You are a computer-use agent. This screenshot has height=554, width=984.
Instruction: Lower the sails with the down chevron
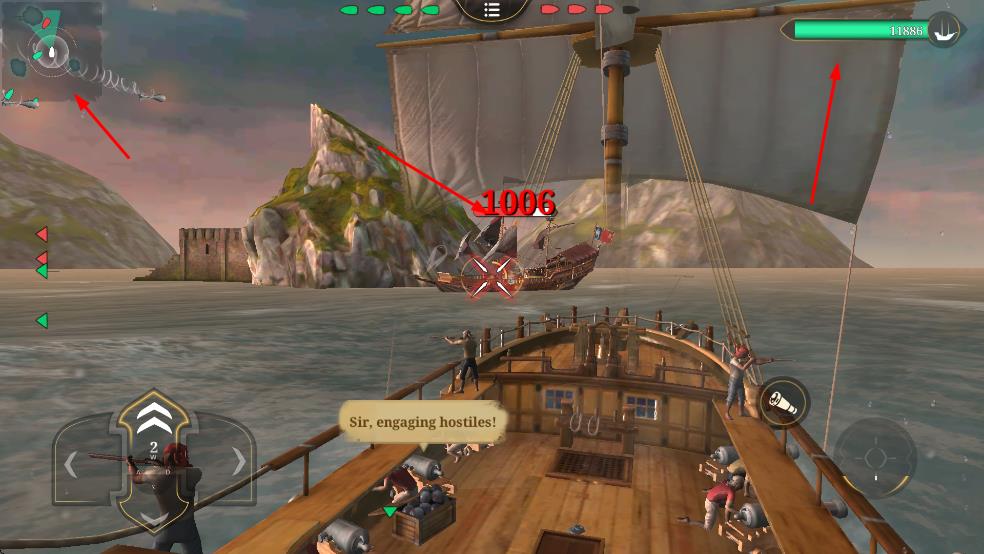[153, 516]
